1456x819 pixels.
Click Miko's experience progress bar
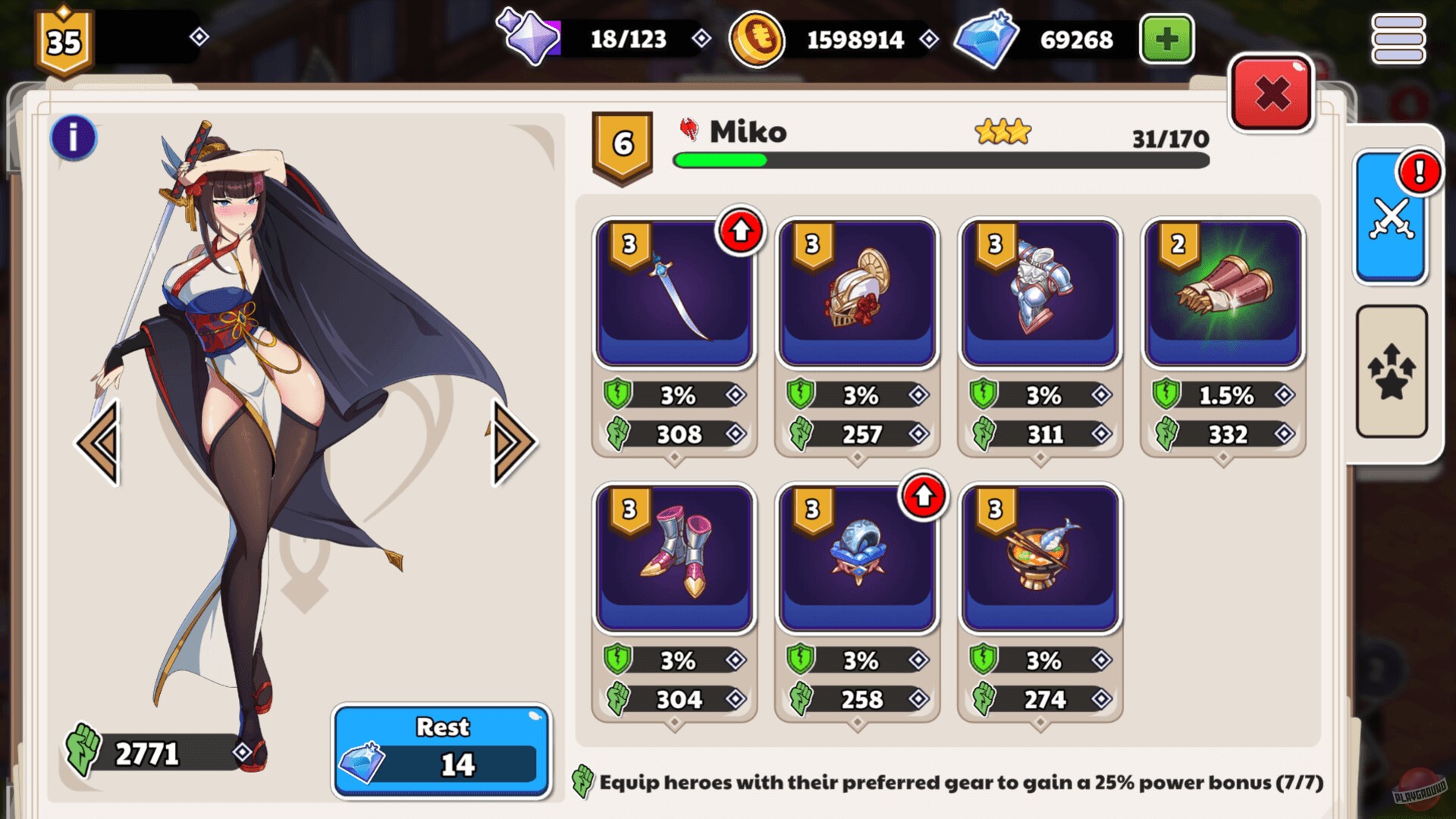940,161
